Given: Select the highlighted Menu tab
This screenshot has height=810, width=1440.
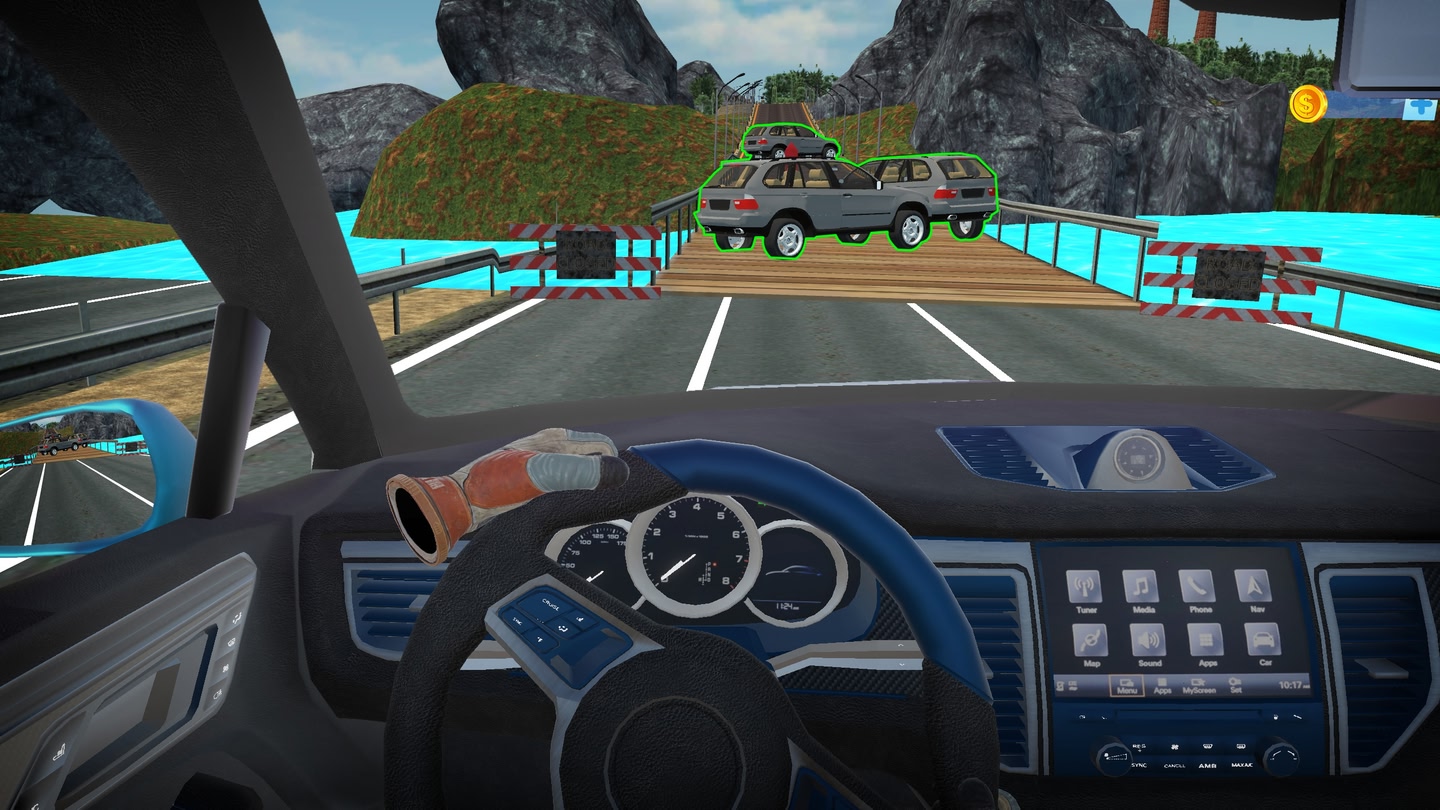Looking at the screenshot, I should click(x=1127, y=686).
